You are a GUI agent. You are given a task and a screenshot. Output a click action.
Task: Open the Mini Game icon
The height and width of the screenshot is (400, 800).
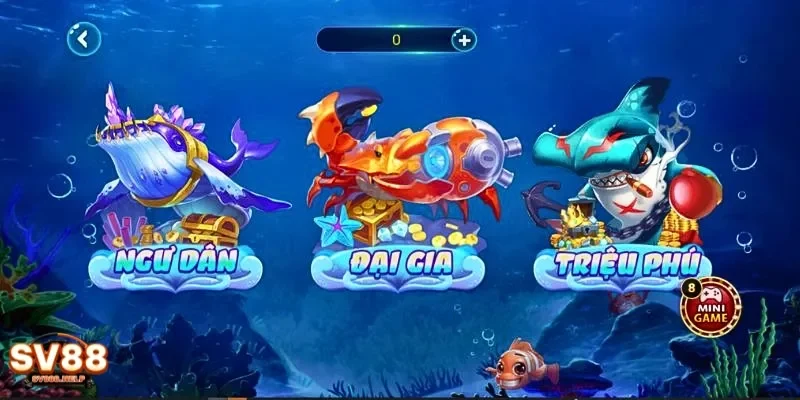click(x=711, y=306)
